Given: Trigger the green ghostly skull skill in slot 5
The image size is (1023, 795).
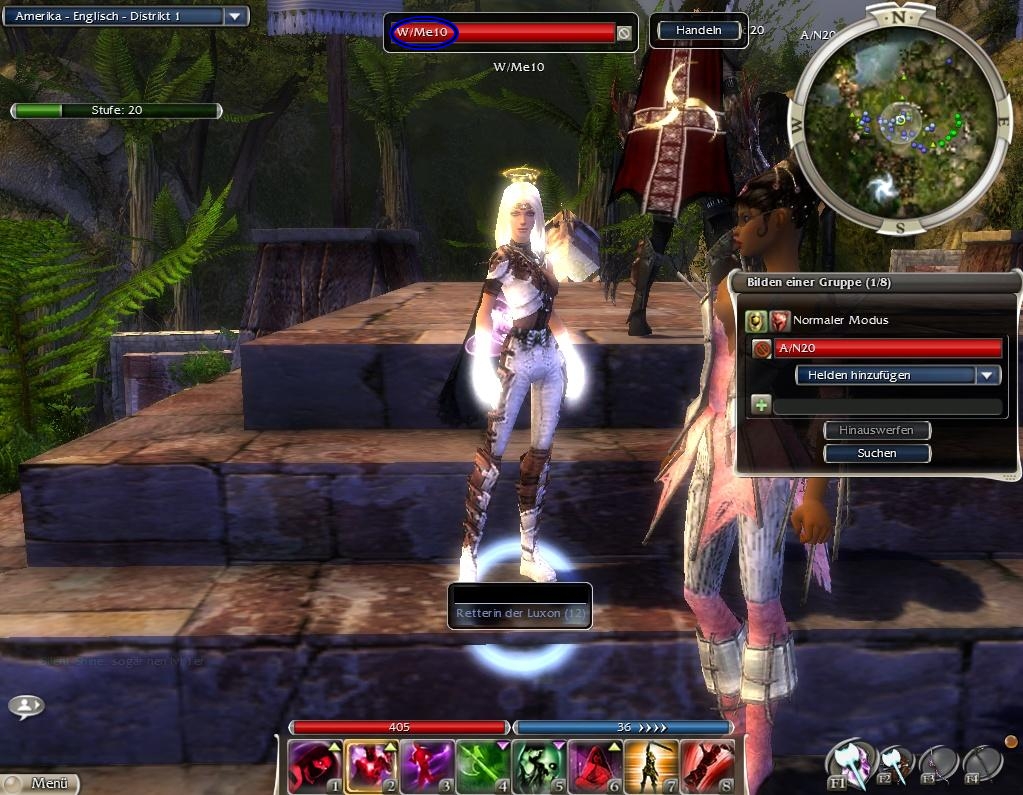Looking at the screenshot, I should (539, 767).
